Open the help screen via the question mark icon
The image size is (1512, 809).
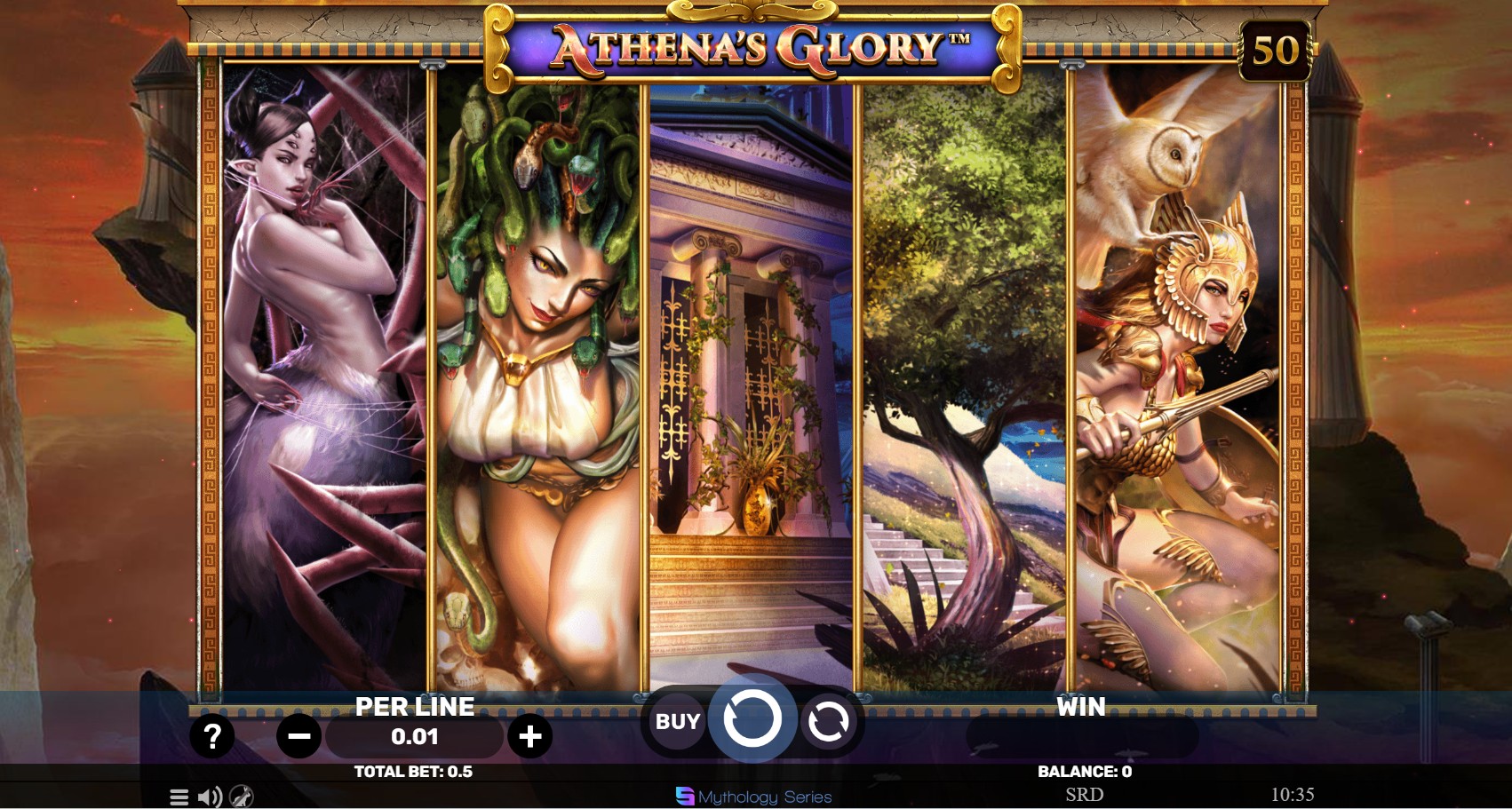tap(211, 735)
